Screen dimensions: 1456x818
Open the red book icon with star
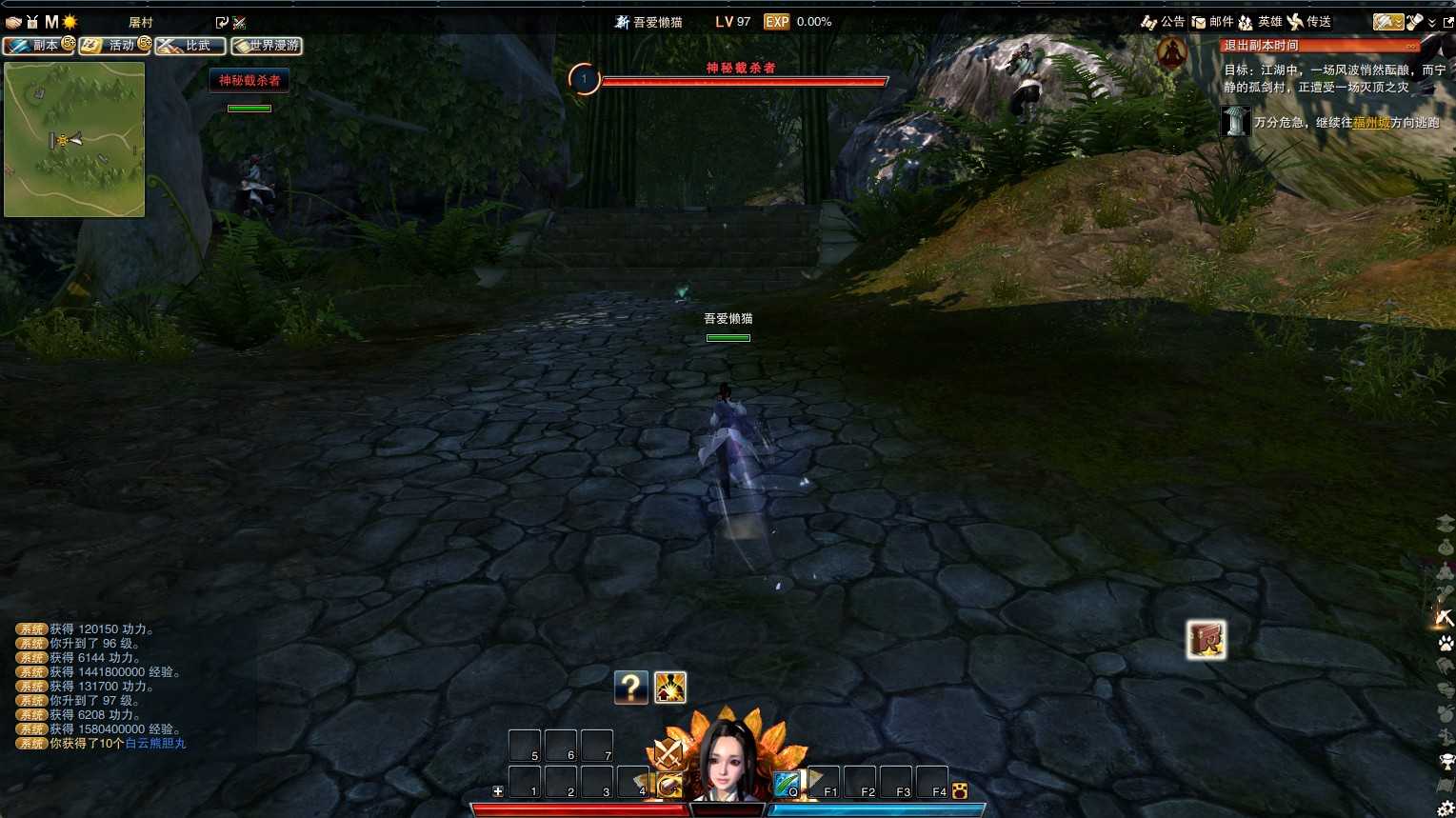pyautogui.click(x=1206, y=640)
